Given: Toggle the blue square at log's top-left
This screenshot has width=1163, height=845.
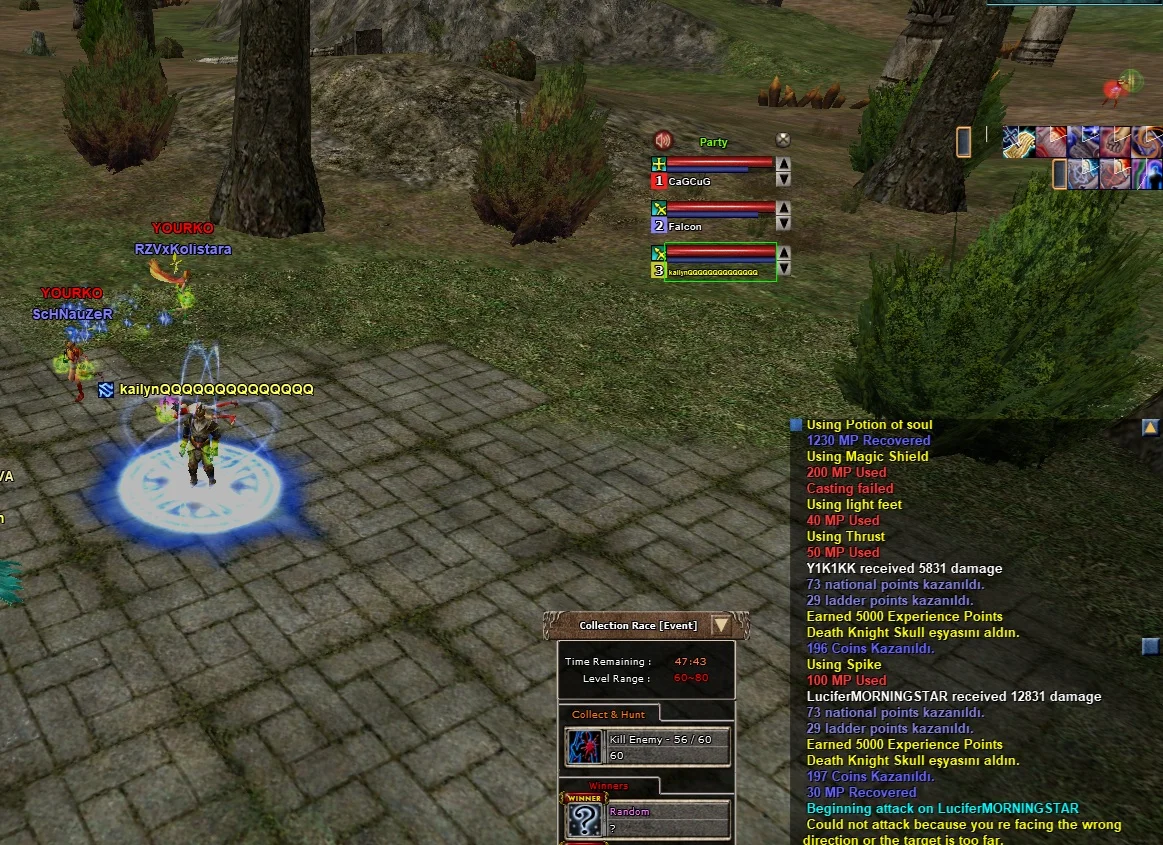Looking at the screenshot, I should (x=796, y=425).
